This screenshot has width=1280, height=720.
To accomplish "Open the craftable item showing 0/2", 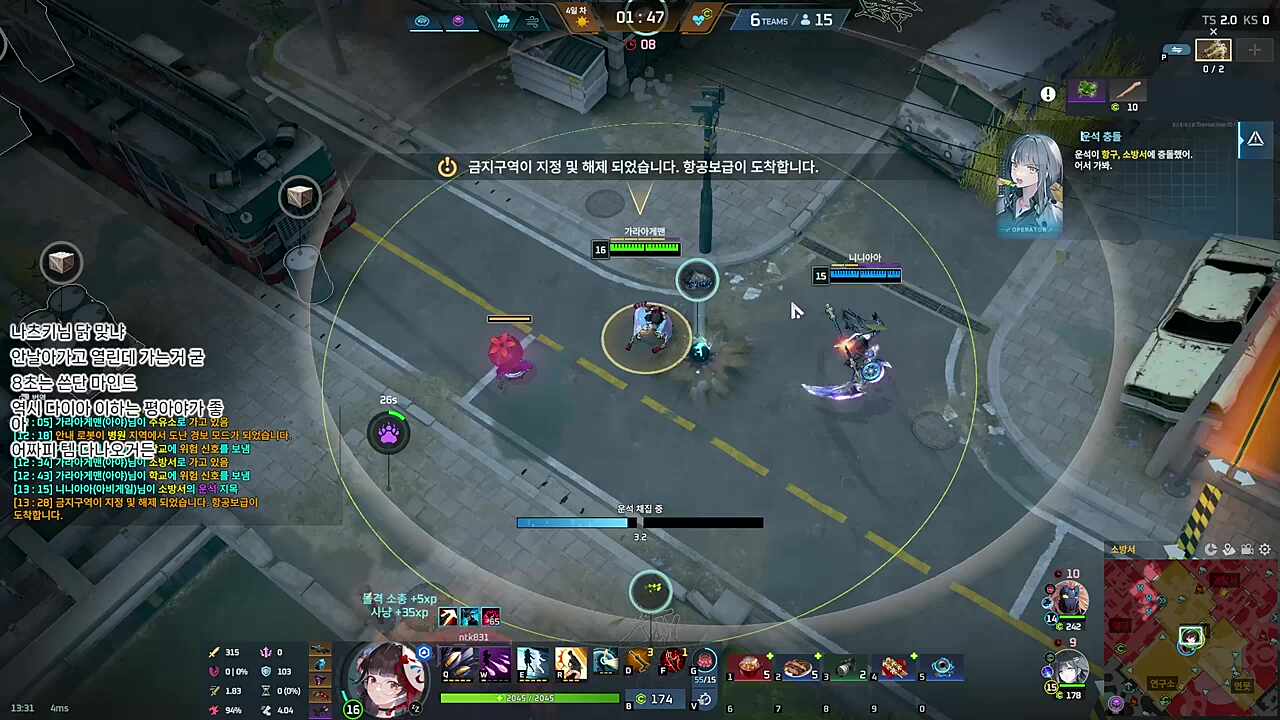I will pos(1213,50).
